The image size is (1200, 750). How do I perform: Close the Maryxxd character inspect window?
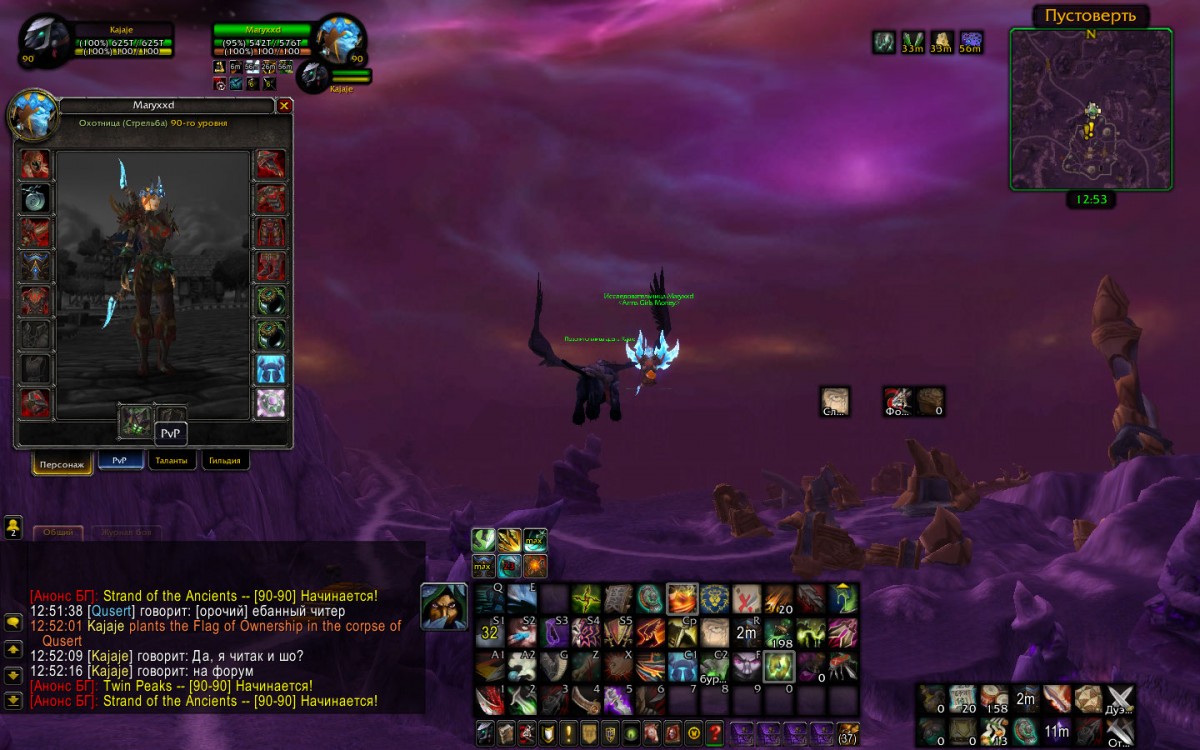(284, 105)
